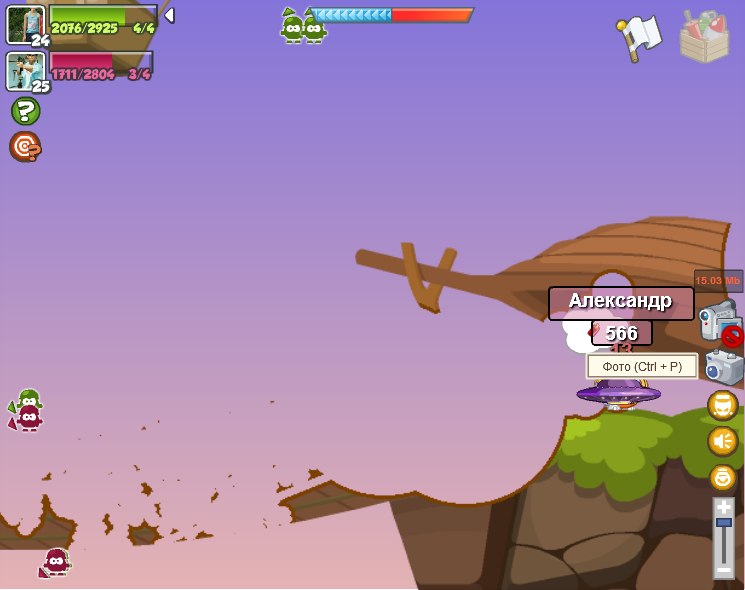Click the green team player avatar

pyautogui.click(x=24, y=24)
